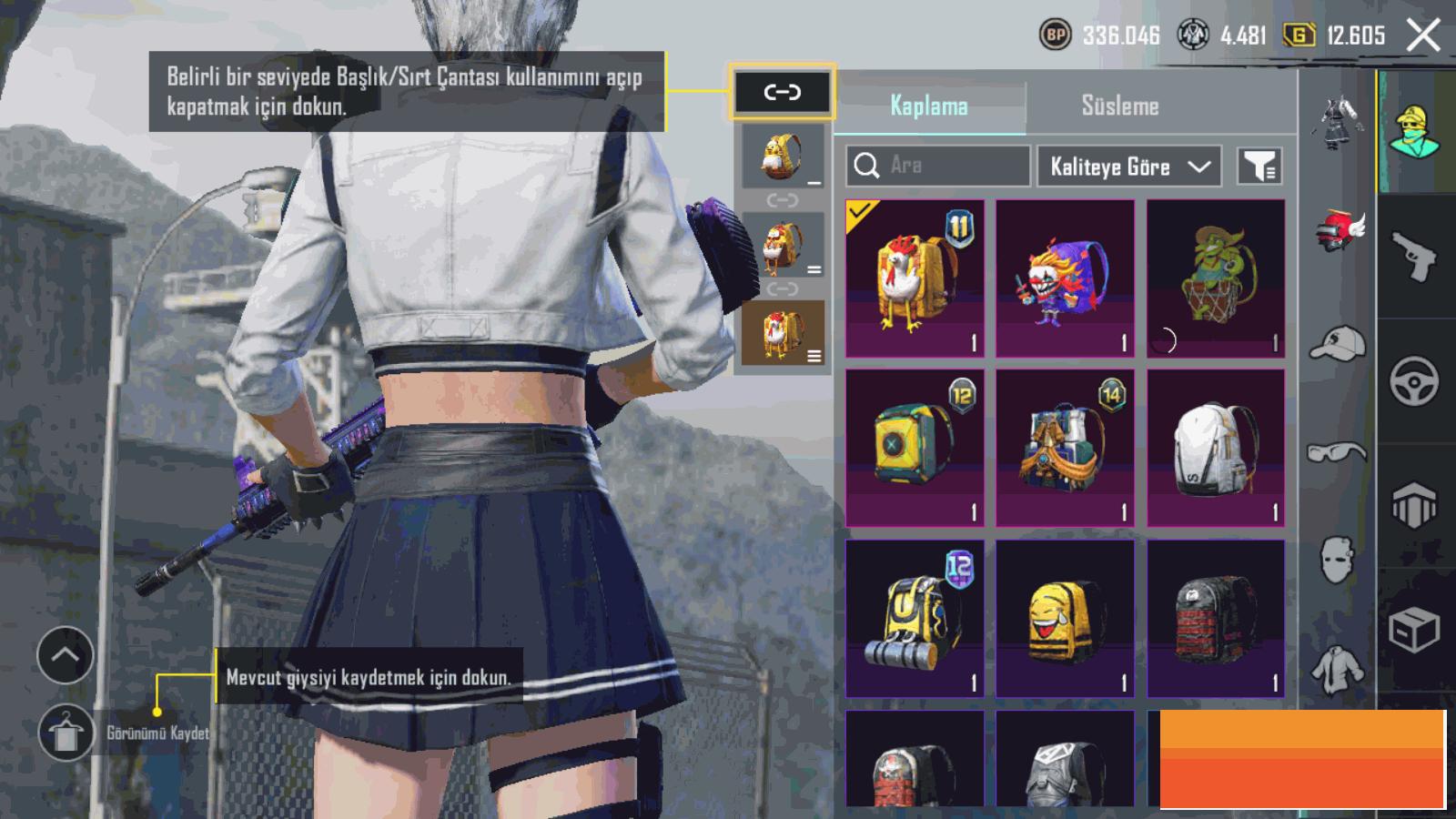Screen dimensions: 1456x819
Task: Tap Görünümü Kaydet to save outfit
Action: tap(66, 733)
